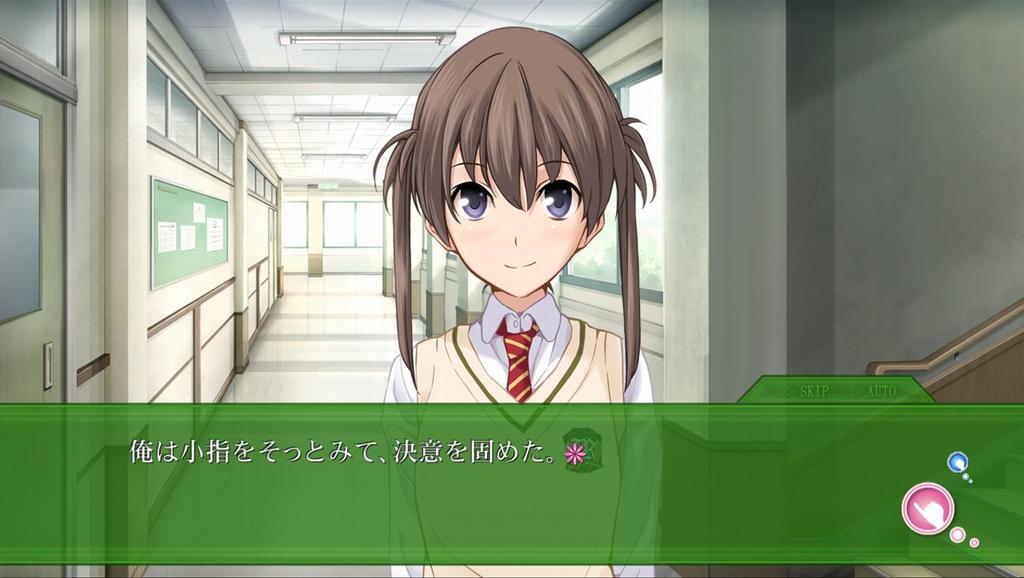
Task: Turn on AUTO text mode
Action: tap(880, 391)
